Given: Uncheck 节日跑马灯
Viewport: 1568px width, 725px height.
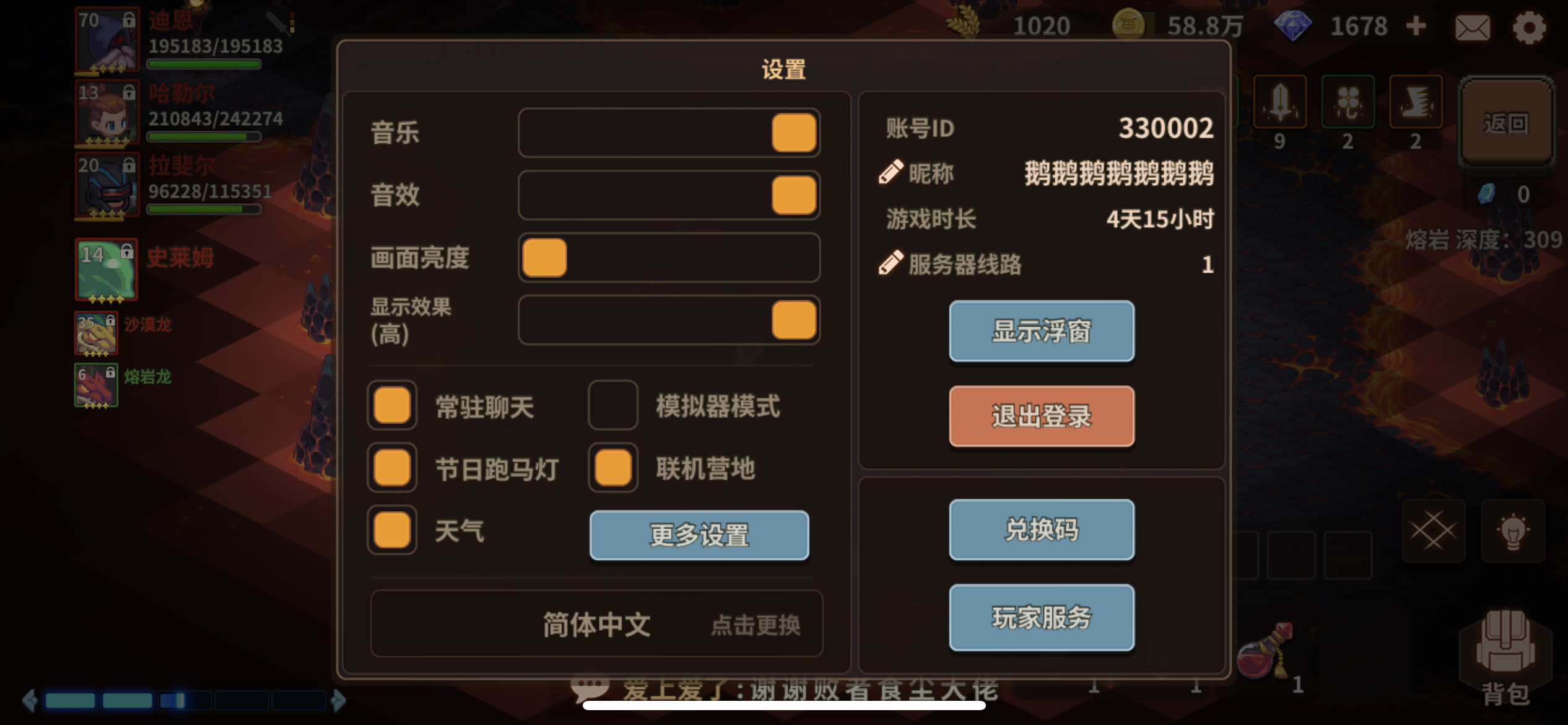Looking at the screenshot, I should pyautogui.click(x=391, y=468).
